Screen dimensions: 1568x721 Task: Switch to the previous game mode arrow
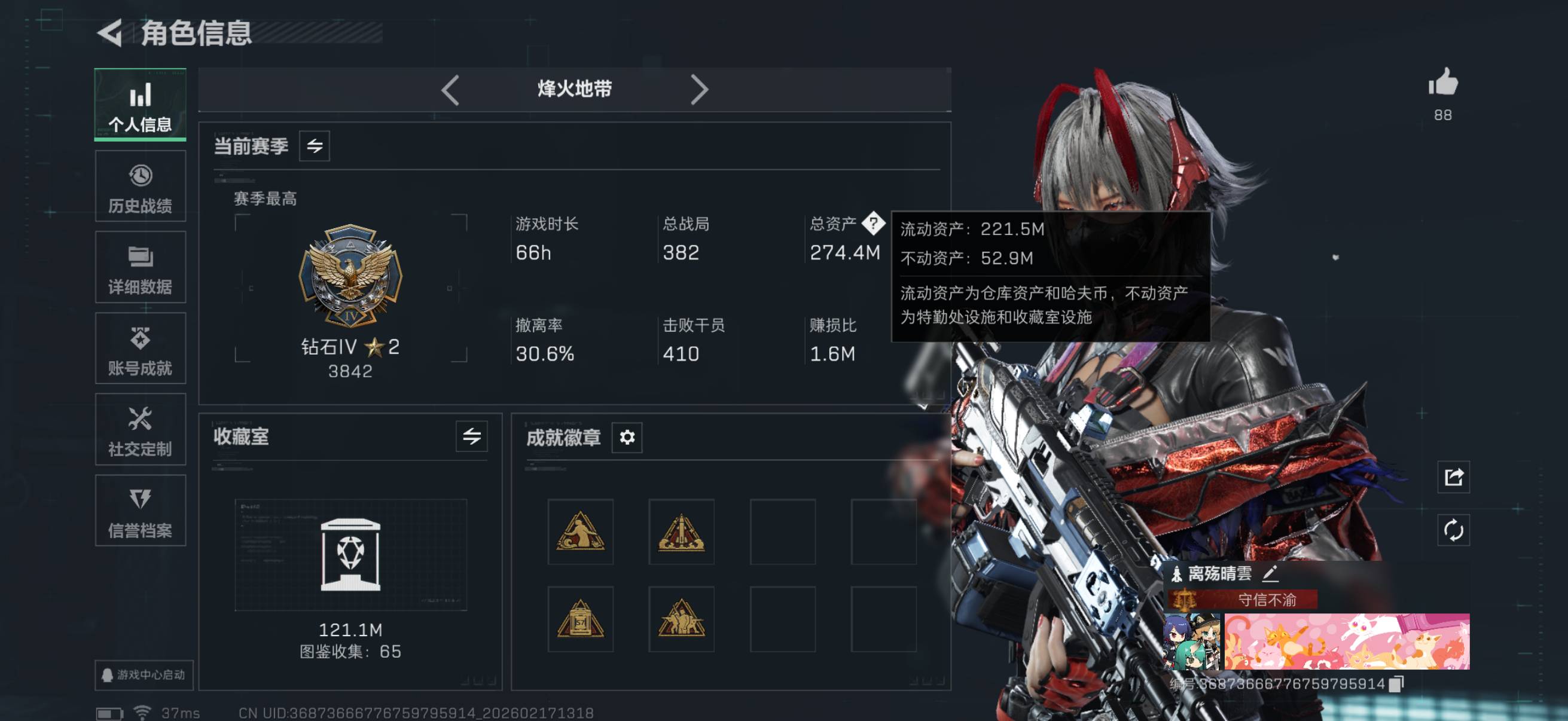pyautogui.click(x=450, y=90)
